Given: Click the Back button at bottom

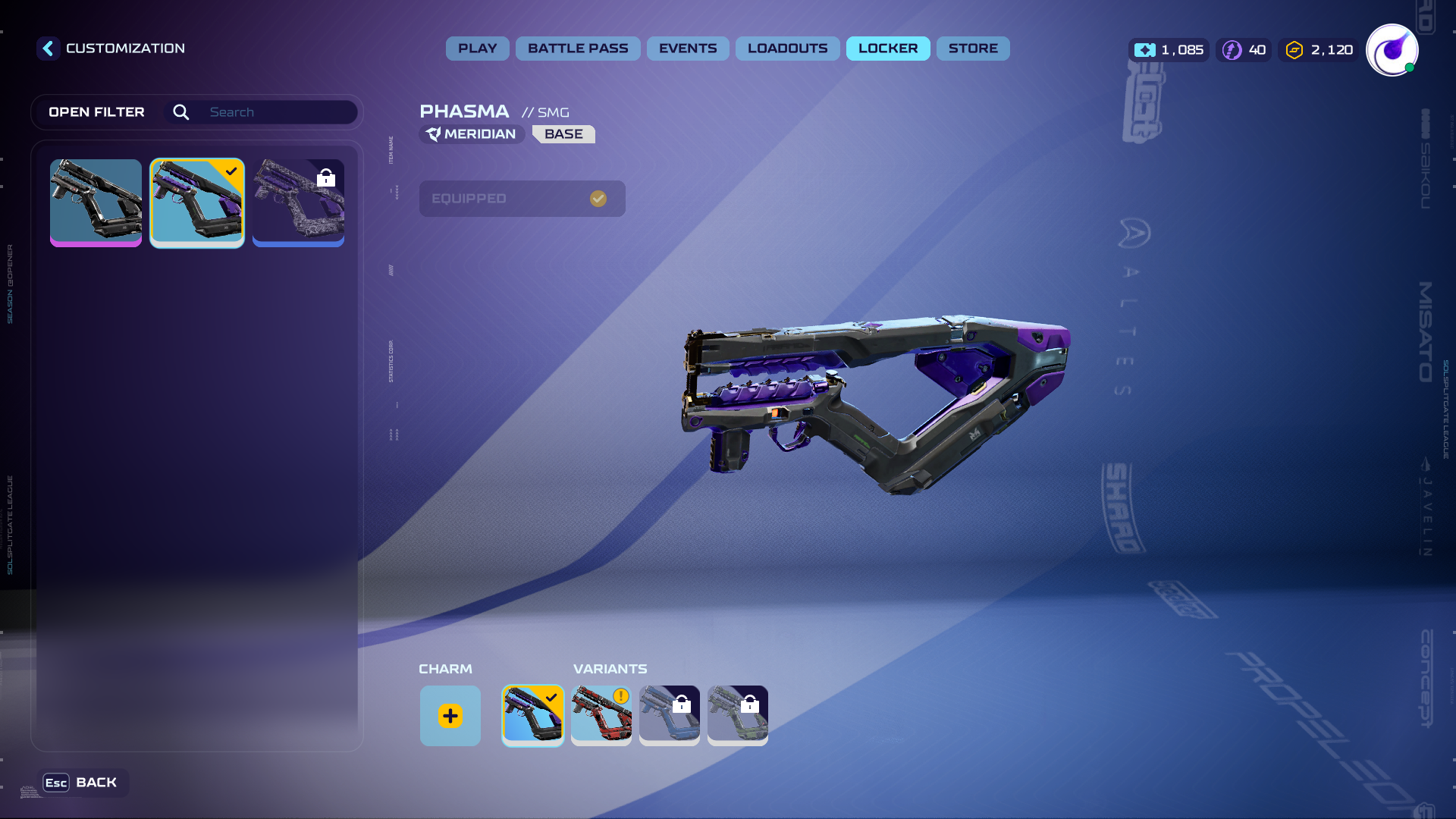Looking at the screenshot, I should point(82,783).
